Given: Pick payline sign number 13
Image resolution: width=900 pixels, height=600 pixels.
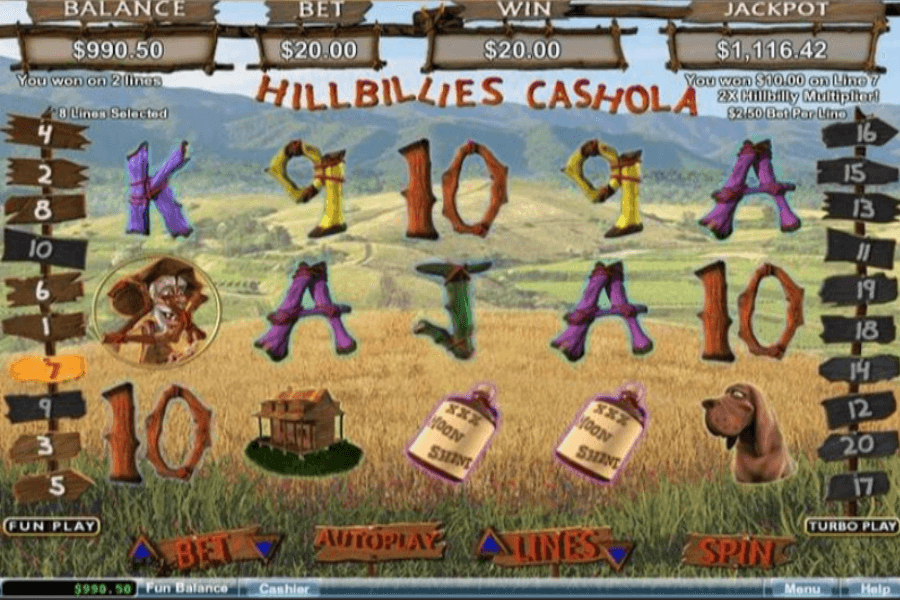Looking at the screenshot, I should pyautogui.click(x=858, y=208).
